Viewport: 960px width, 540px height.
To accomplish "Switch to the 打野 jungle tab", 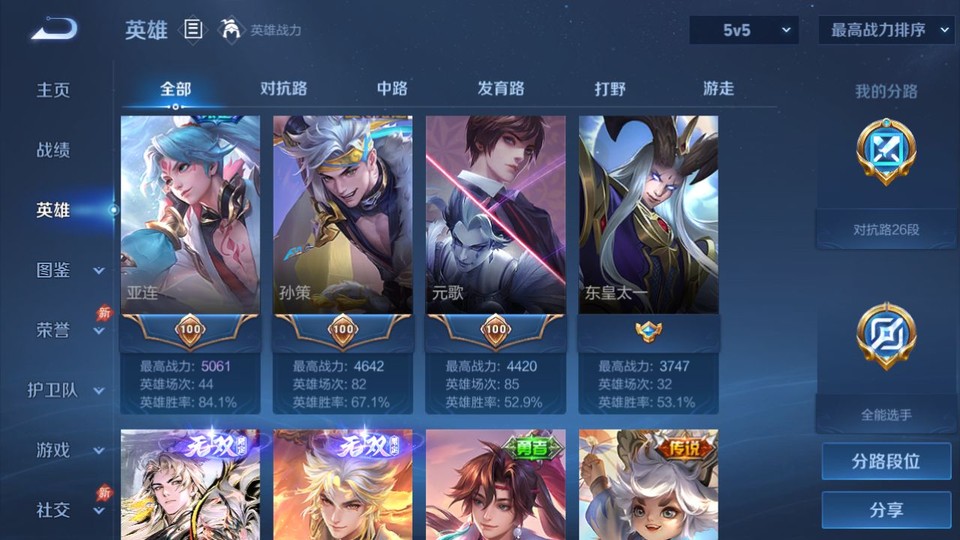I will [610, 88].
